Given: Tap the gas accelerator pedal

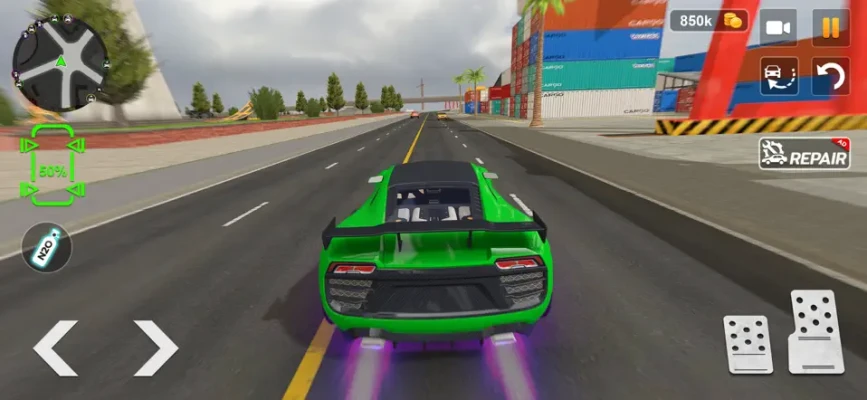Looking at the screenshot, I should (816, 332).
